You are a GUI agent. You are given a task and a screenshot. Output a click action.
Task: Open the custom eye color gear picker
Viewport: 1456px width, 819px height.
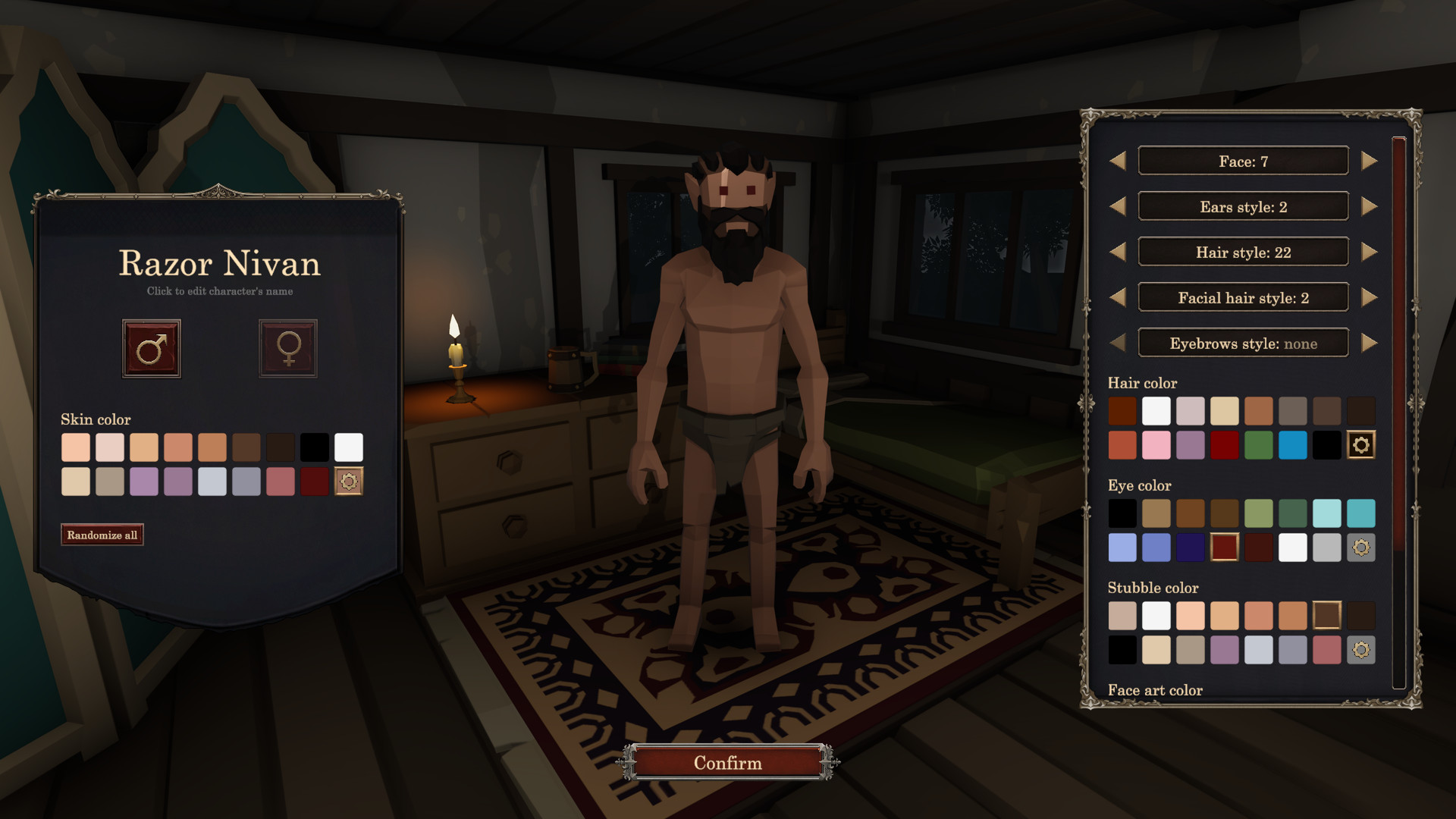(1360, 547)
